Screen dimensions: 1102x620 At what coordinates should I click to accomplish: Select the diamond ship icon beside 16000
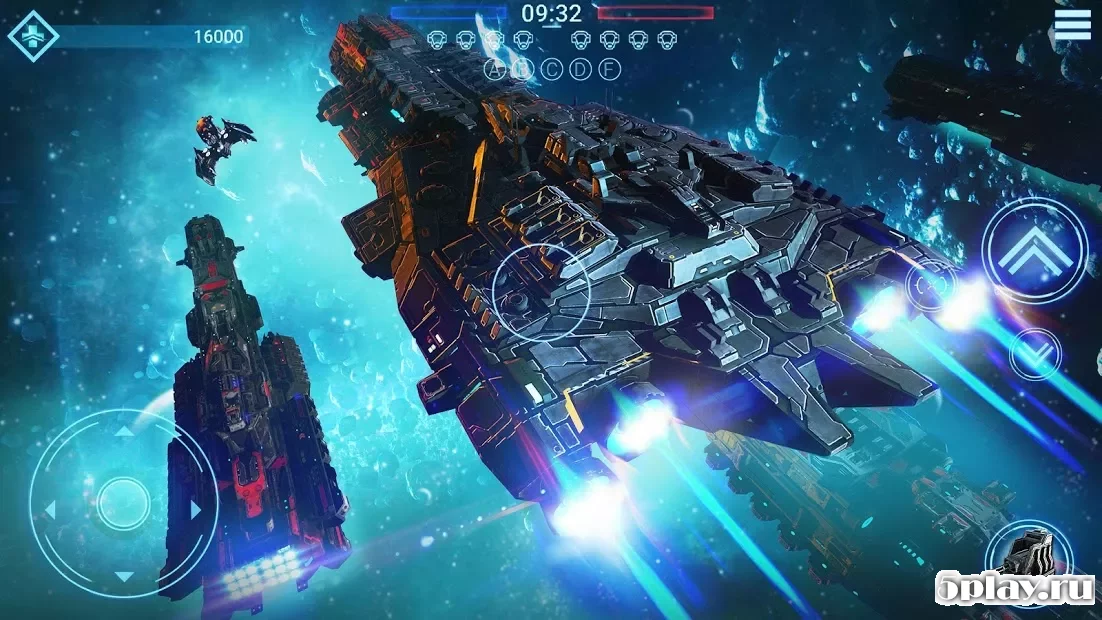coord(33,37)
